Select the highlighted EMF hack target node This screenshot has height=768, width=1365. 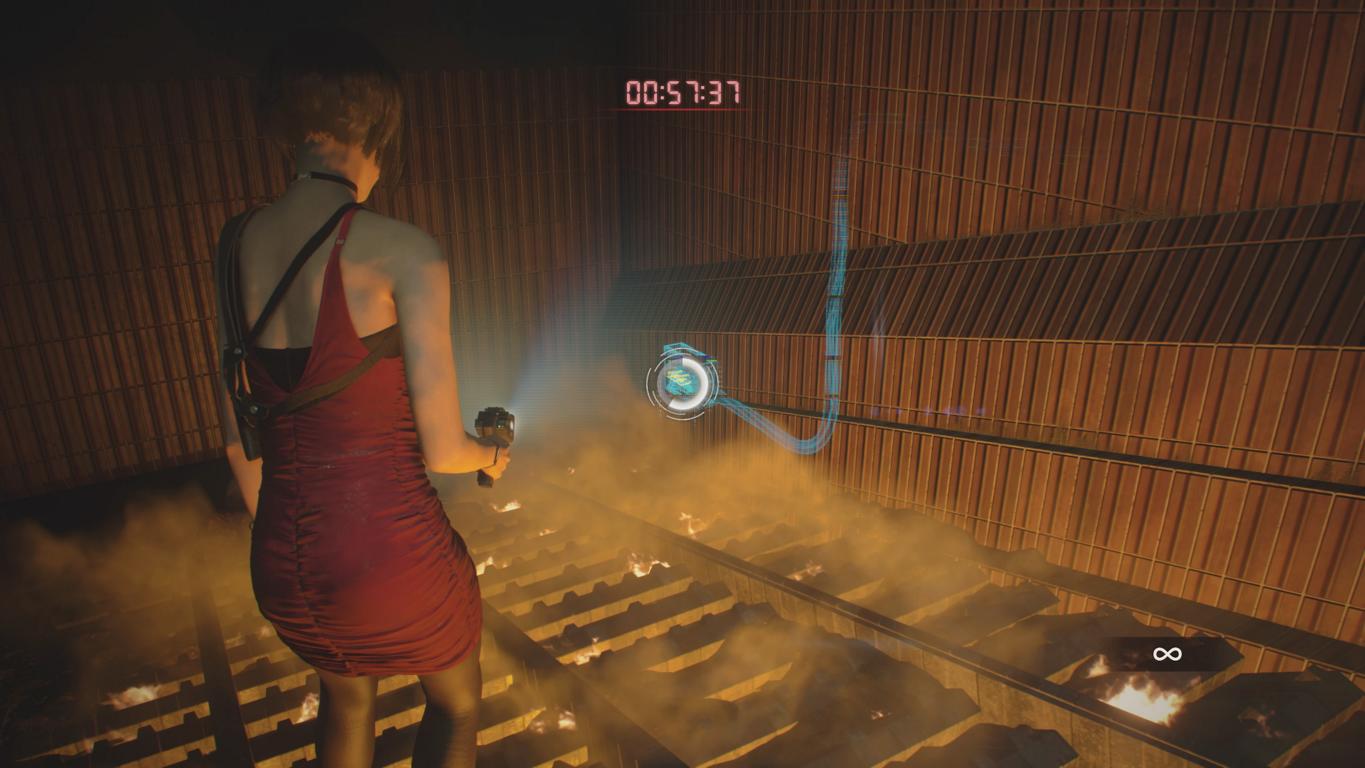684,381
